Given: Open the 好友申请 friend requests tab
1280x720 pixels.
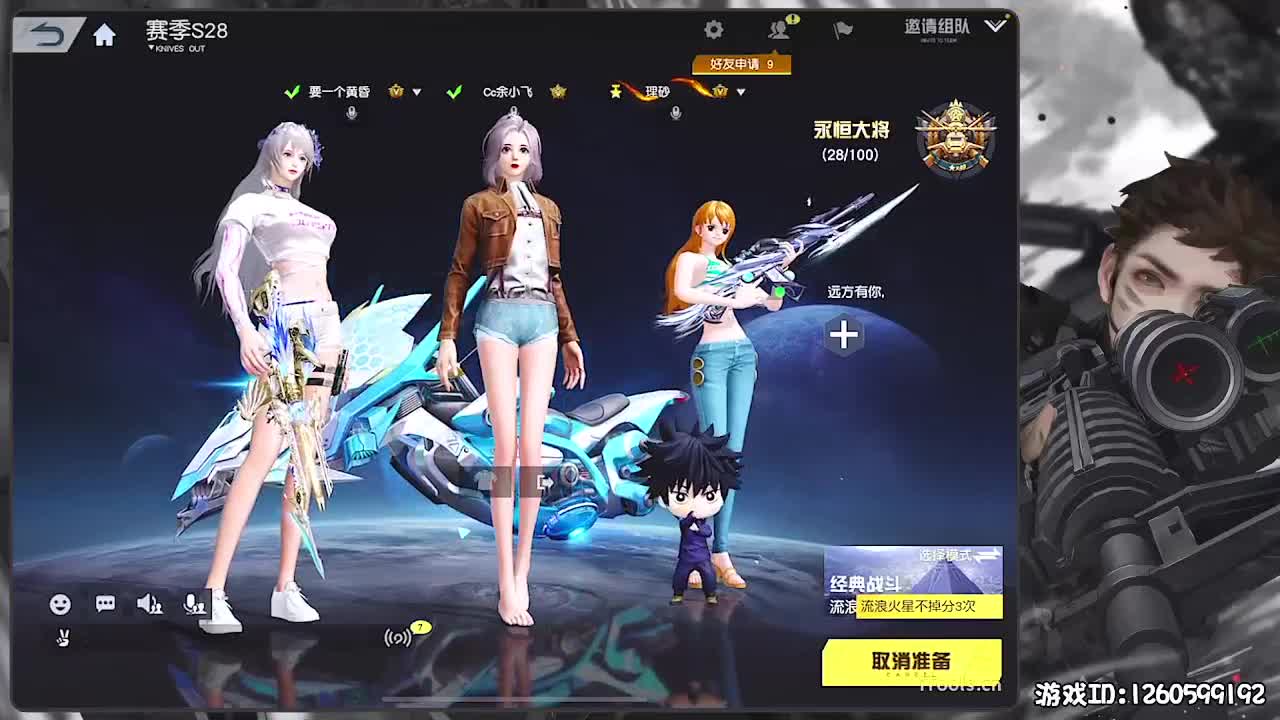Looking at the screenshot, I should 742,62.
